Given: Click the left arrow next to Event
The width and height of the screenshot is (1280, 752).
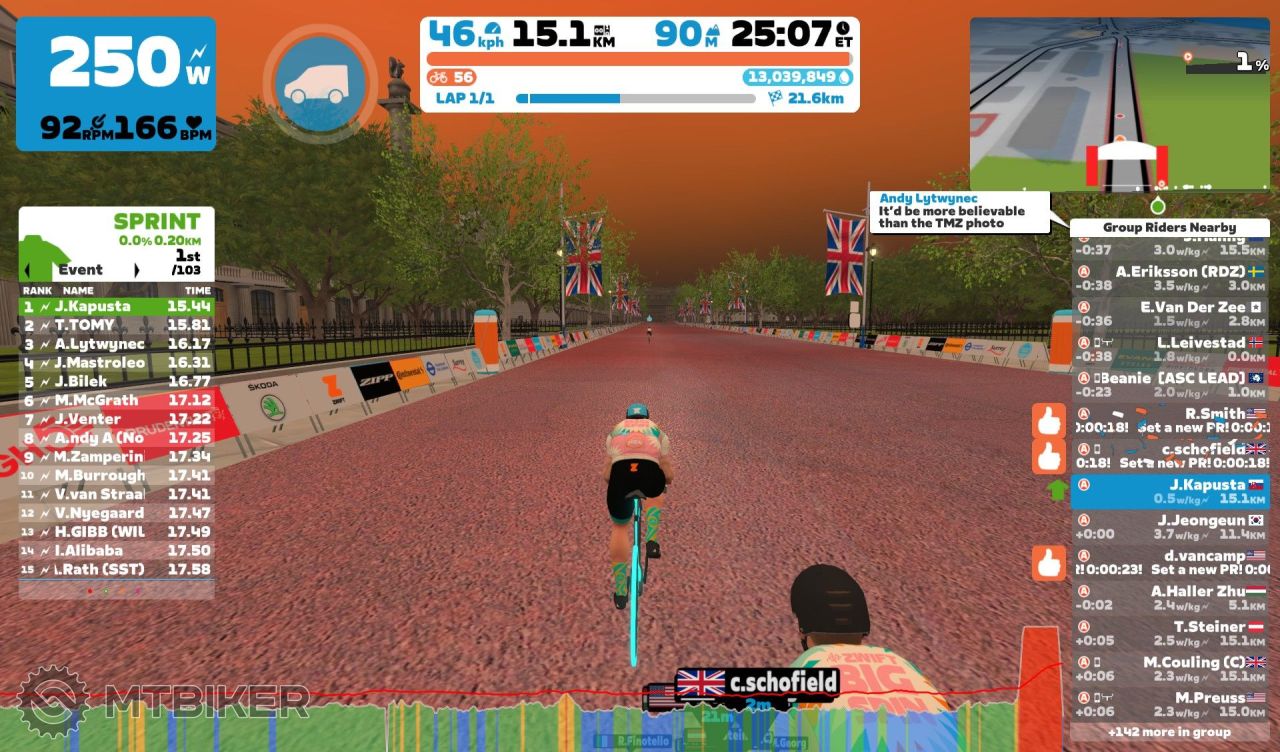Looking at the screenshot, I should 28,270.
